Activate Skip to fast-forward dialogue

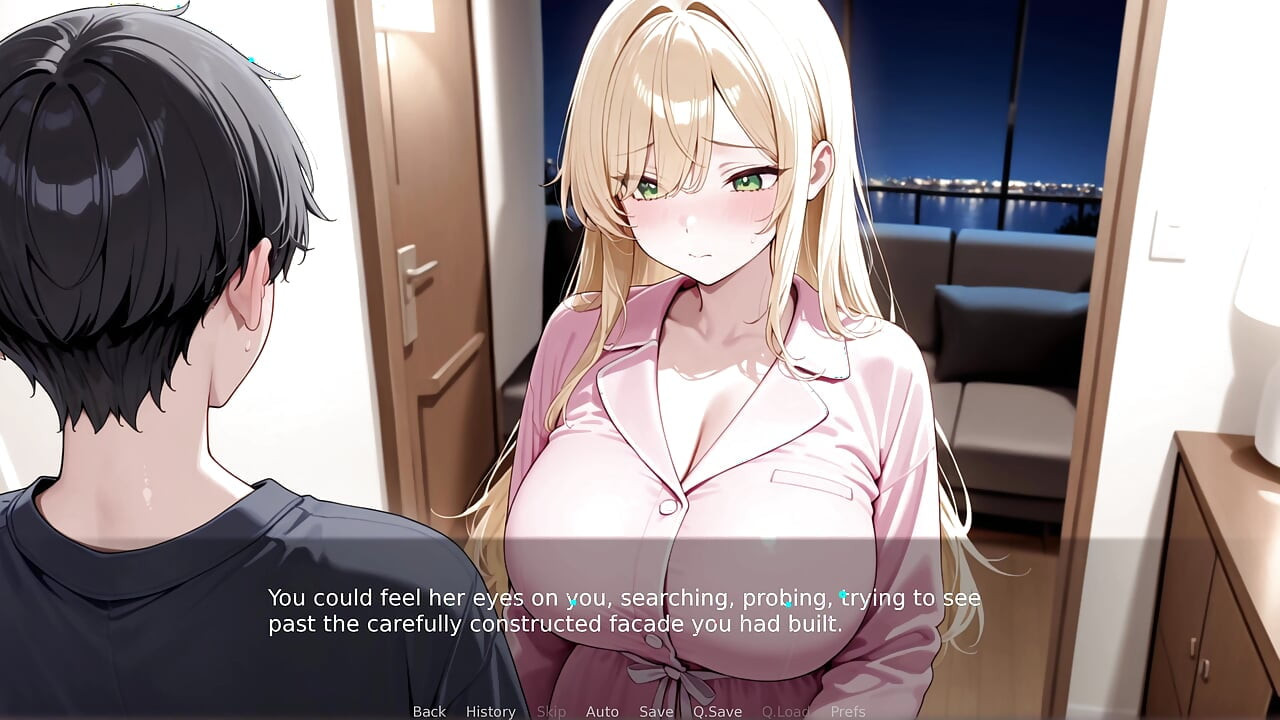(x=551, y=711)
